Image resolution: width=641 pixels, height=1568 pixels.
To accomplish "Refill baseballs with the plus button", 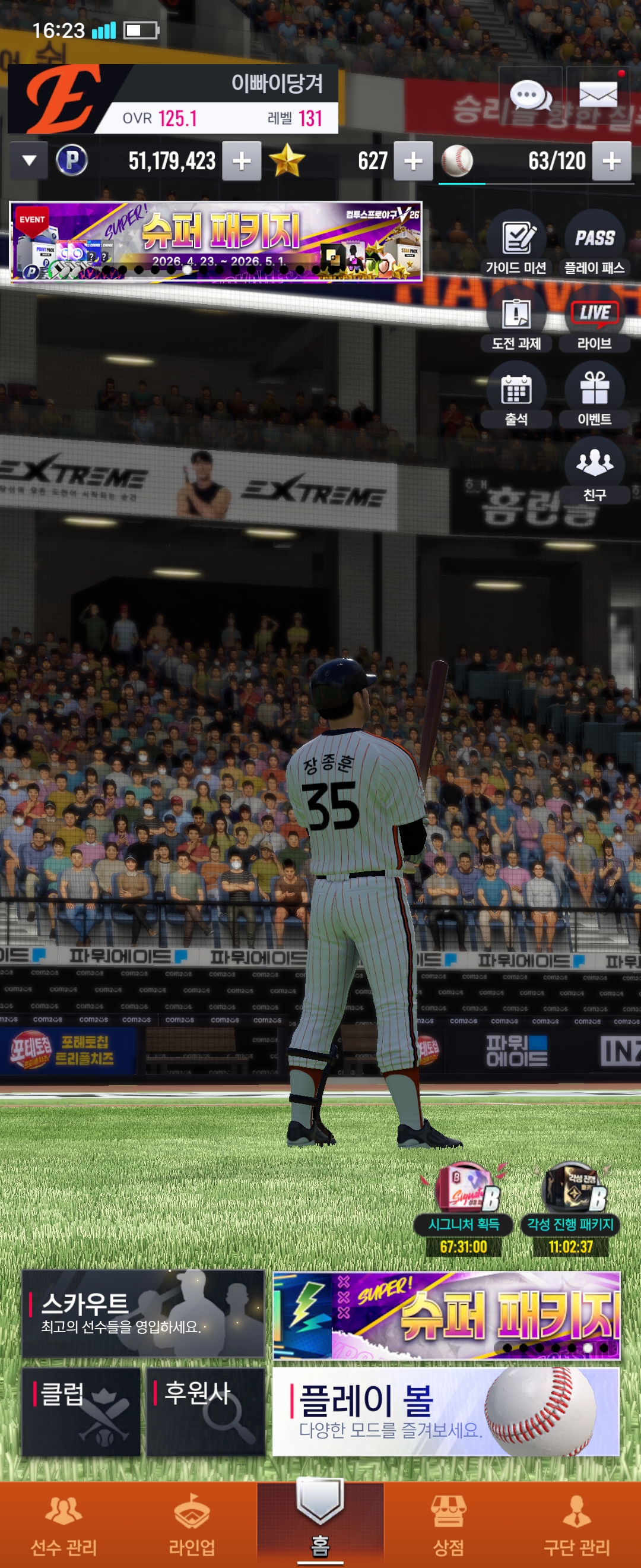I will coord(611,162).
